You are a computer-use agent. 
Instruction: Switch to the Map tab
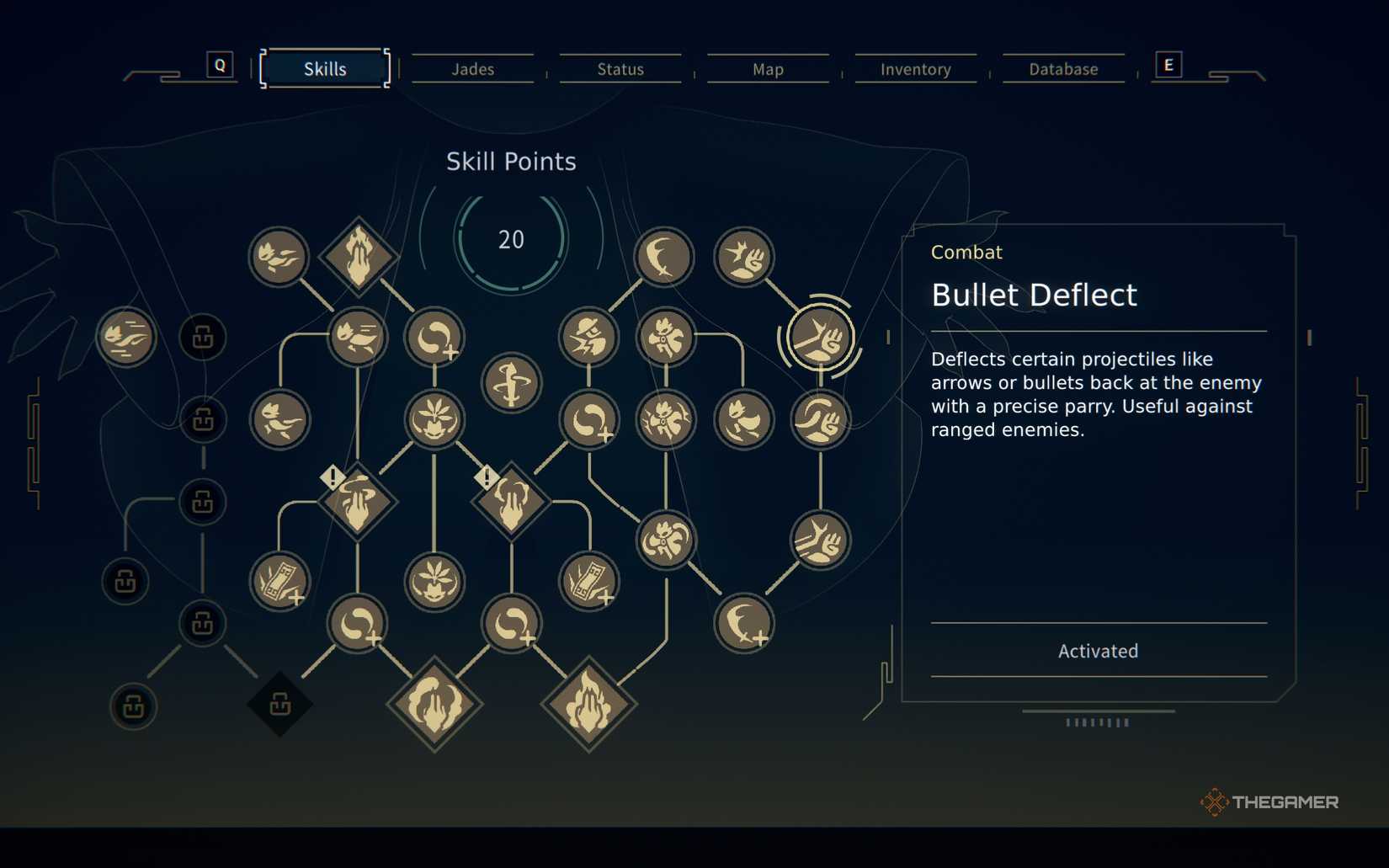pos(766,69)
